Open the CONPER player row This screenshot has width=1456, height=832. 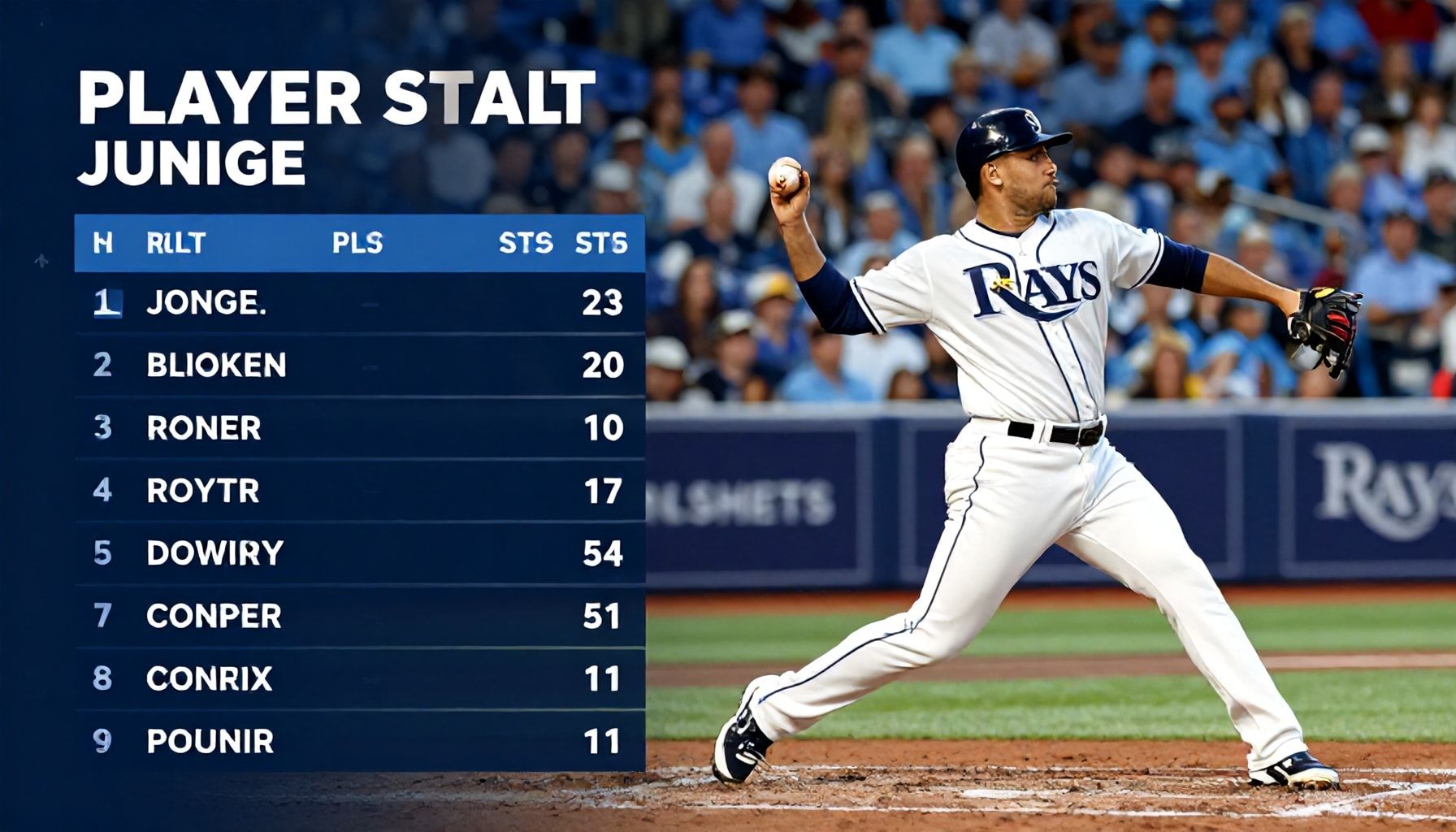pyautogui.click(x=359, y=616)
